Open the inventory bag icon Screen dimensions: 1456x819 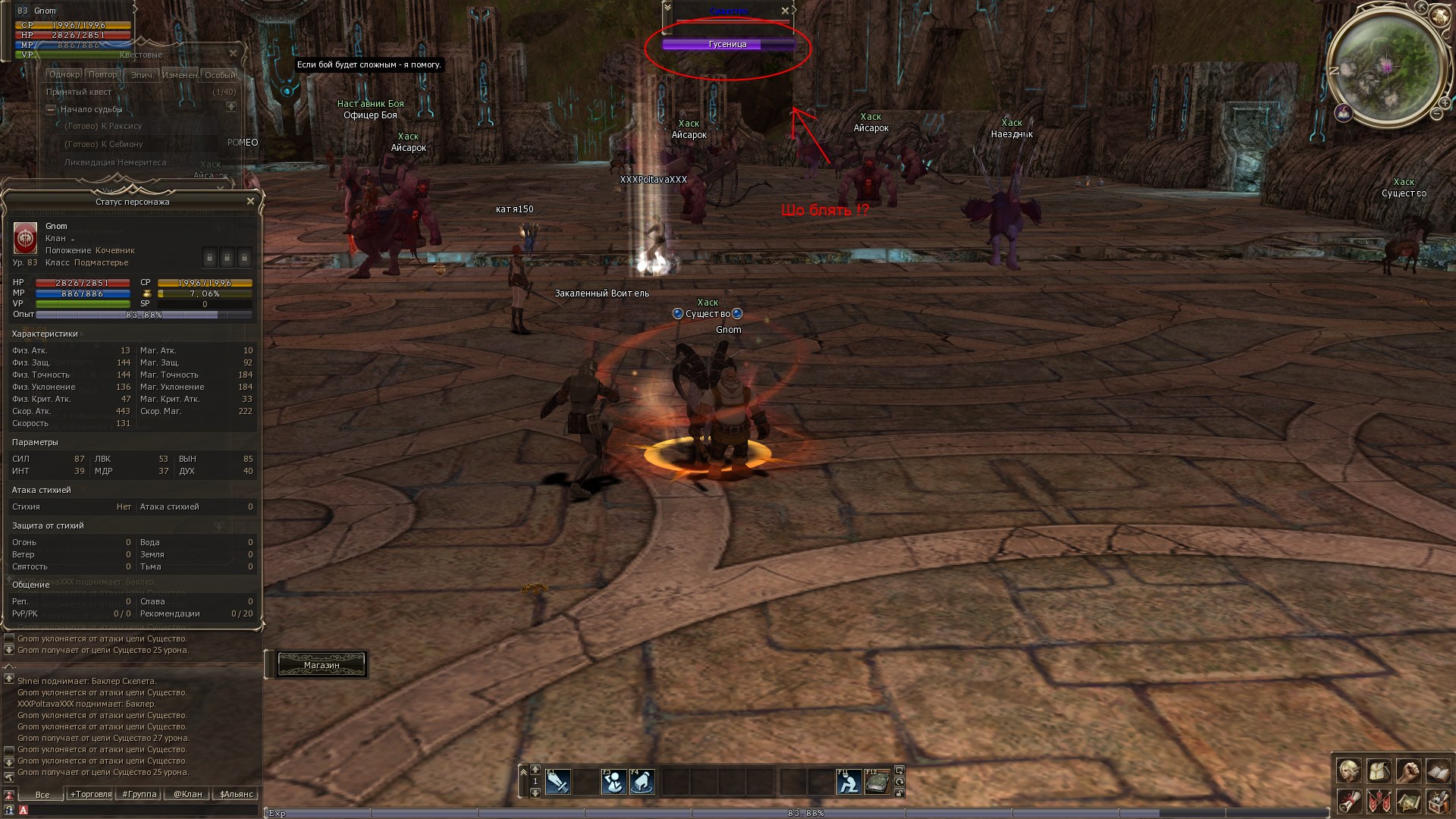[1379, 771]
